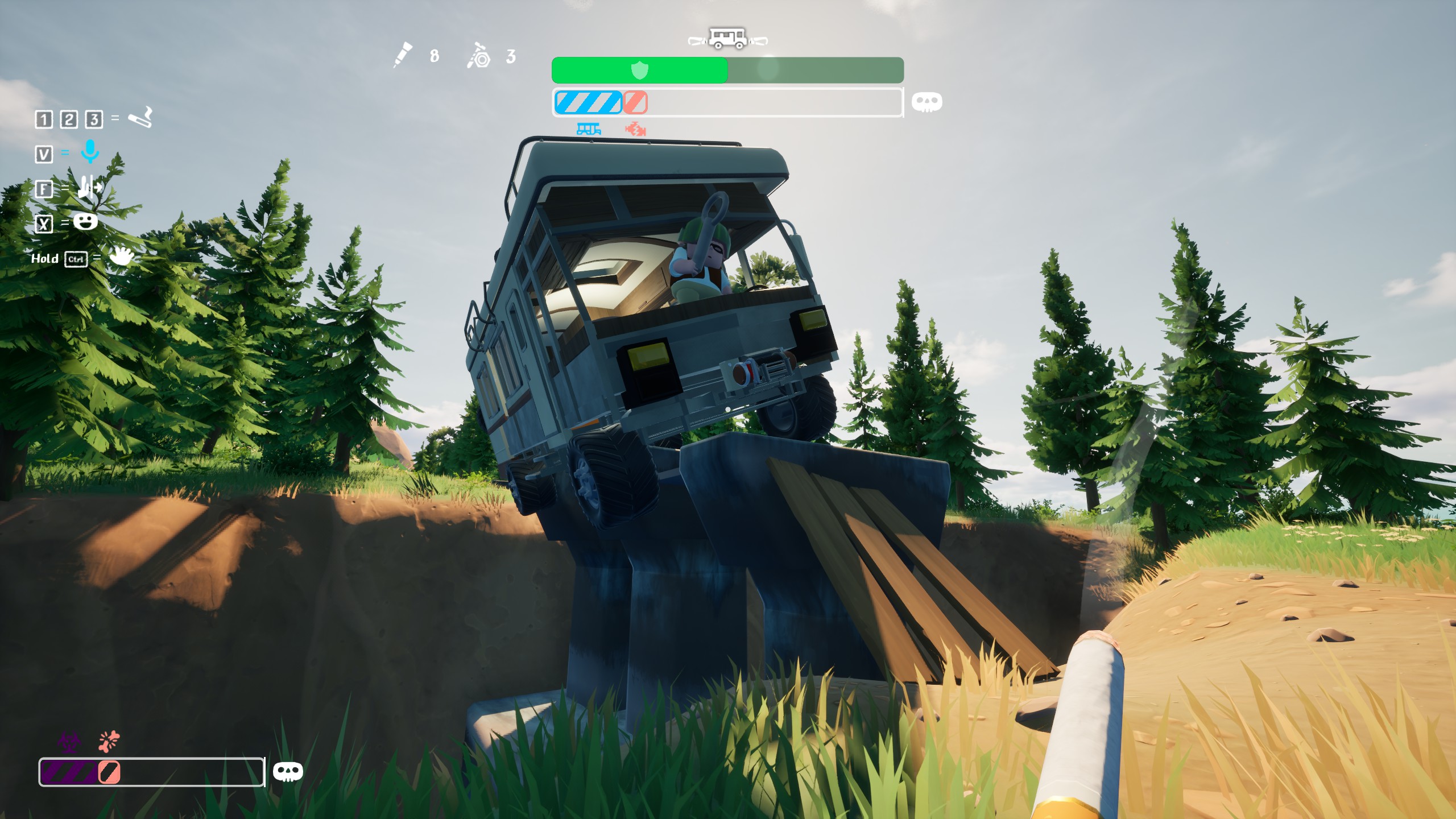Viewport: 1456px width, 819px height.
Task: Click the skull icon beside the player bar
Action: pyautogui.click(x=288, y=772)
